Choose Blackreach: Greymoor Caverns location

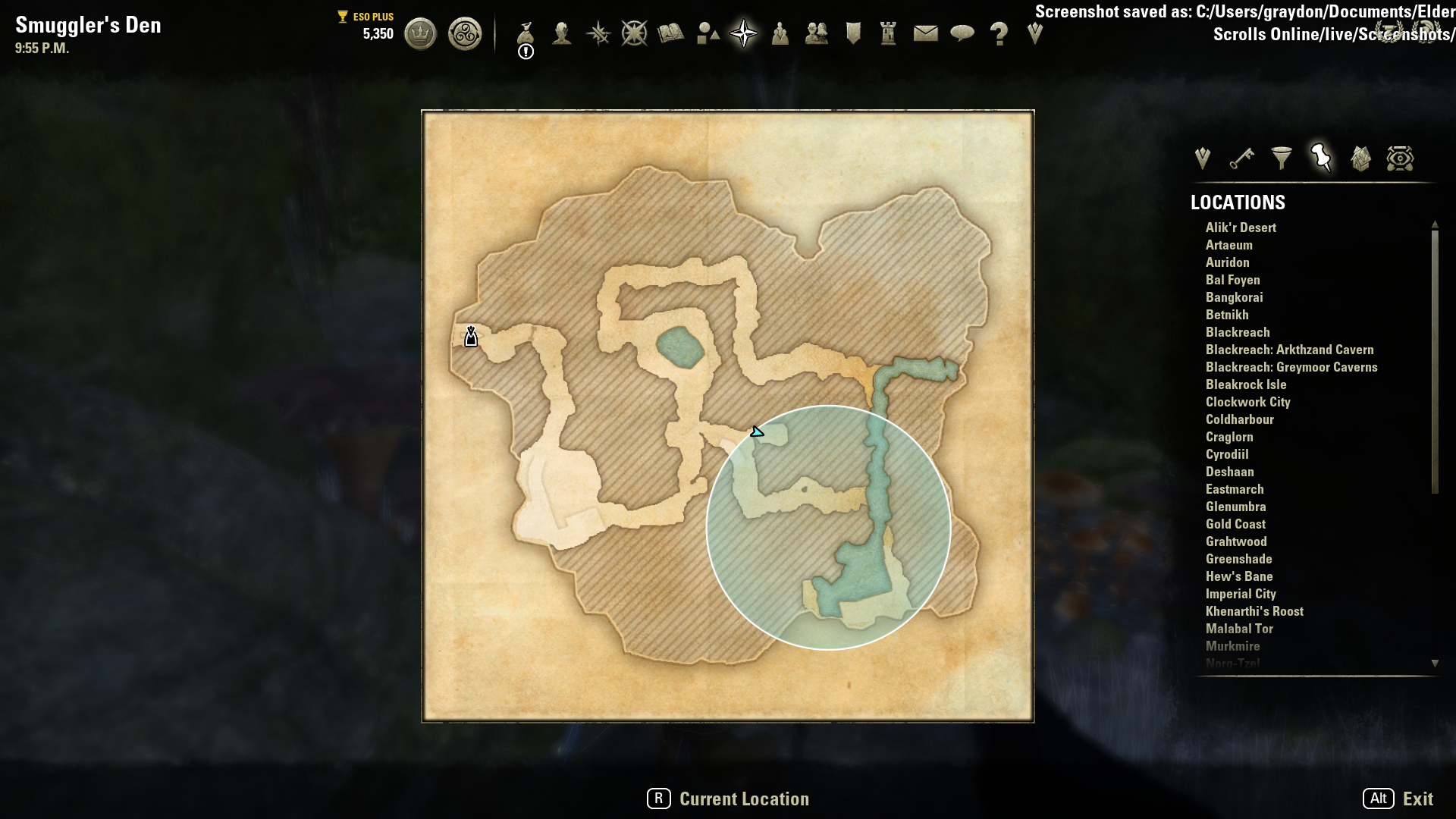pos(1291,367)
